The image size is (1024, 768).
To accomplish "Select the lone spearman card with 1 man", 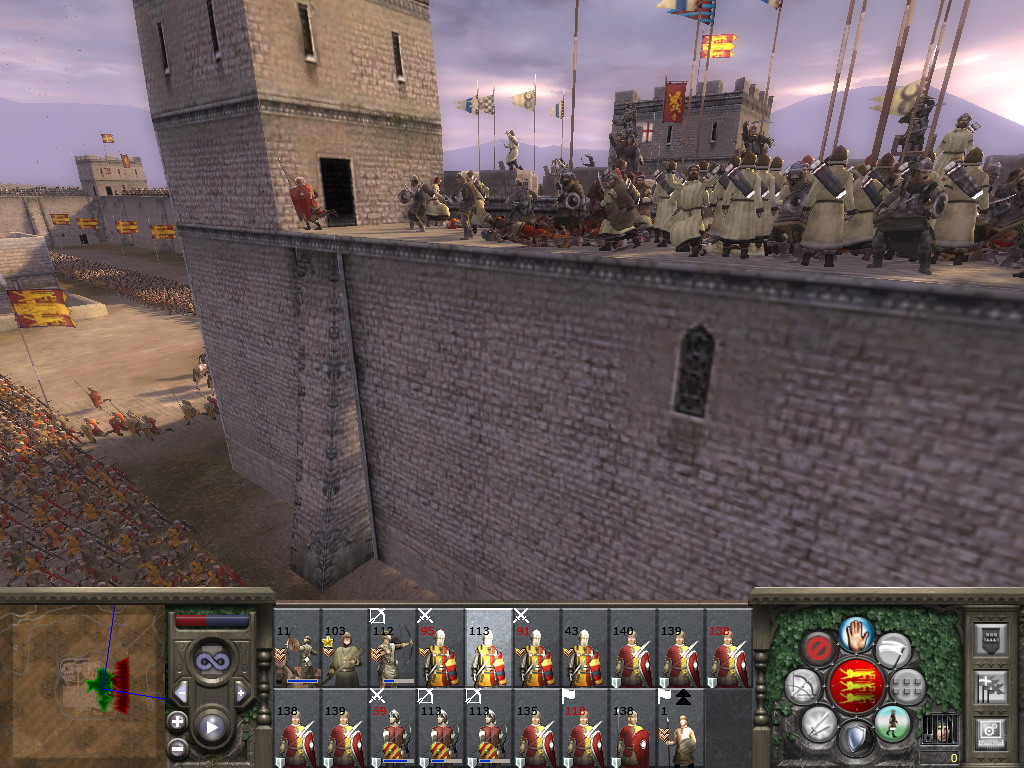I will coord(681,730).
